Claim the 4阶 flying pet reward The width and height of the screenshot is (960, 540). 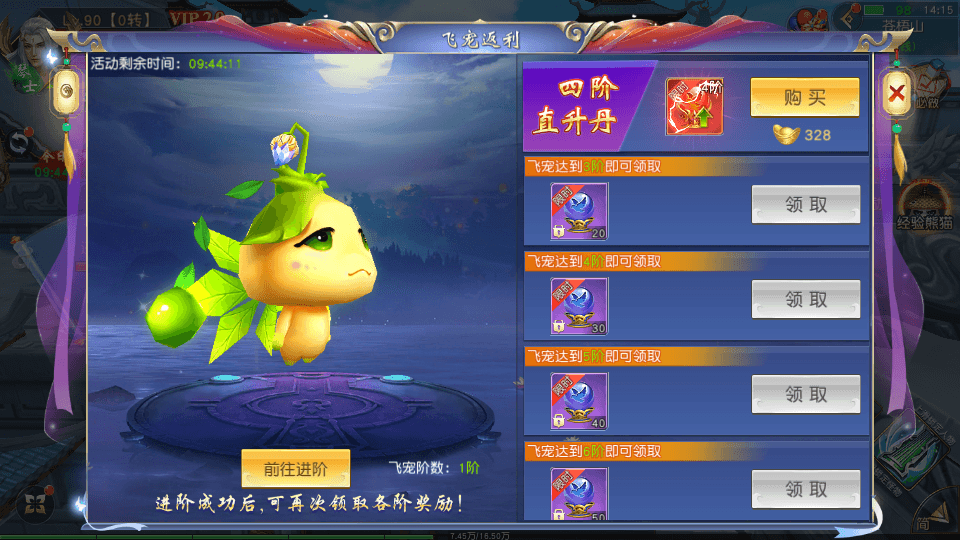coord(805,299)
